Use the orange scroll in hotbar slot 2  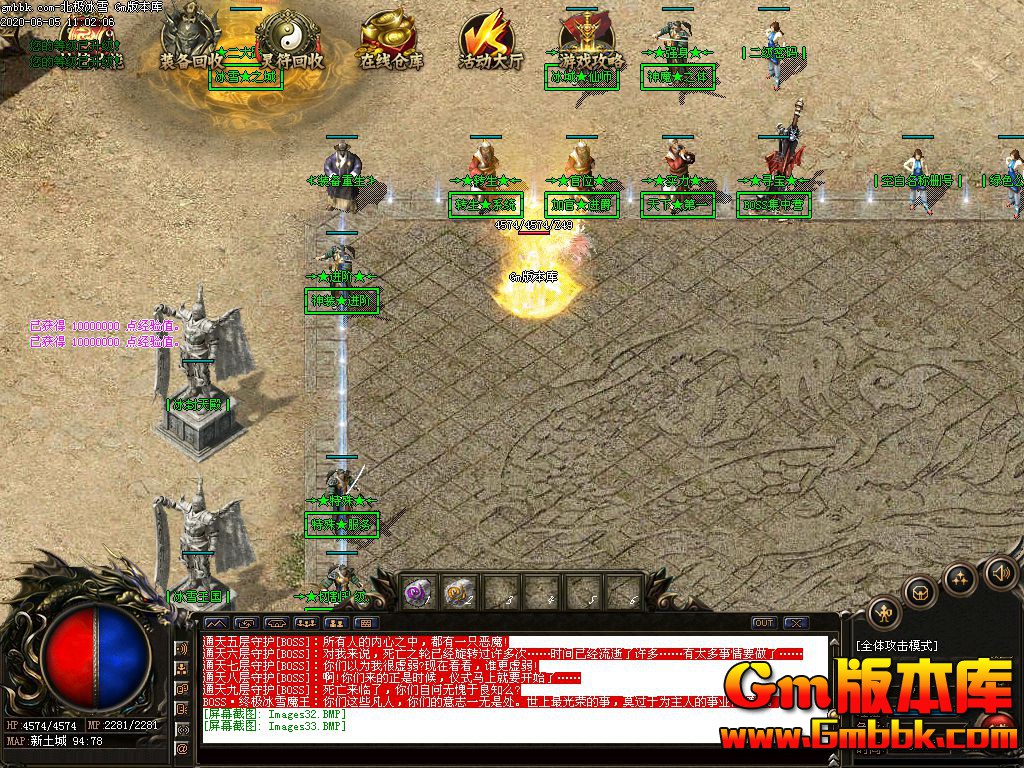(x=458, y=593)
